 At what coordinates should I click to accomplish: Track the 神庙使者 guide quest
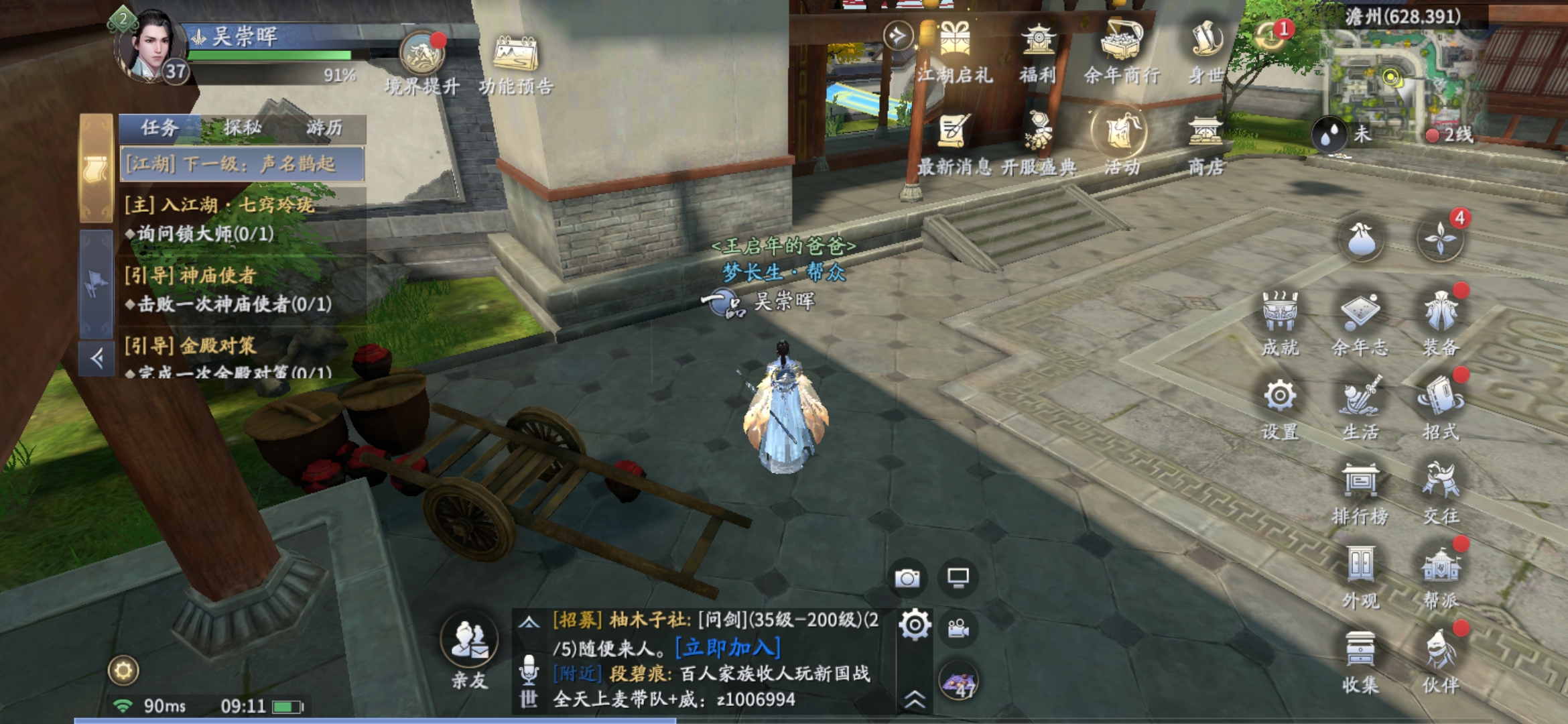tap(190, 276)
